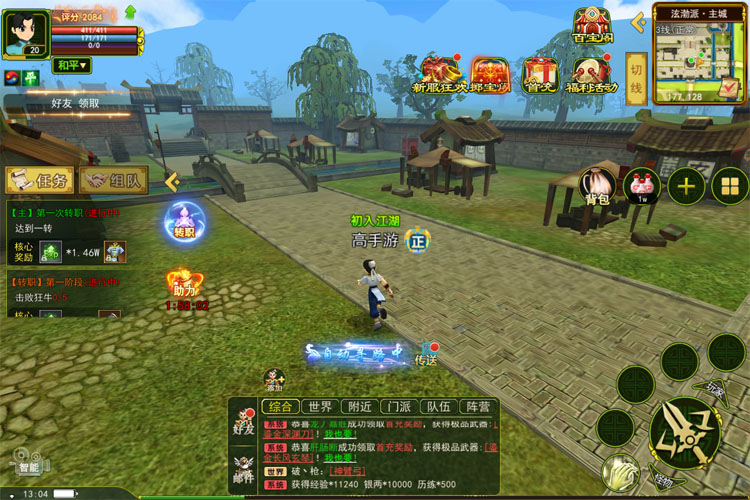
Task: Select the 世界 chat channel tab
Action: click(x=320, y=406)
